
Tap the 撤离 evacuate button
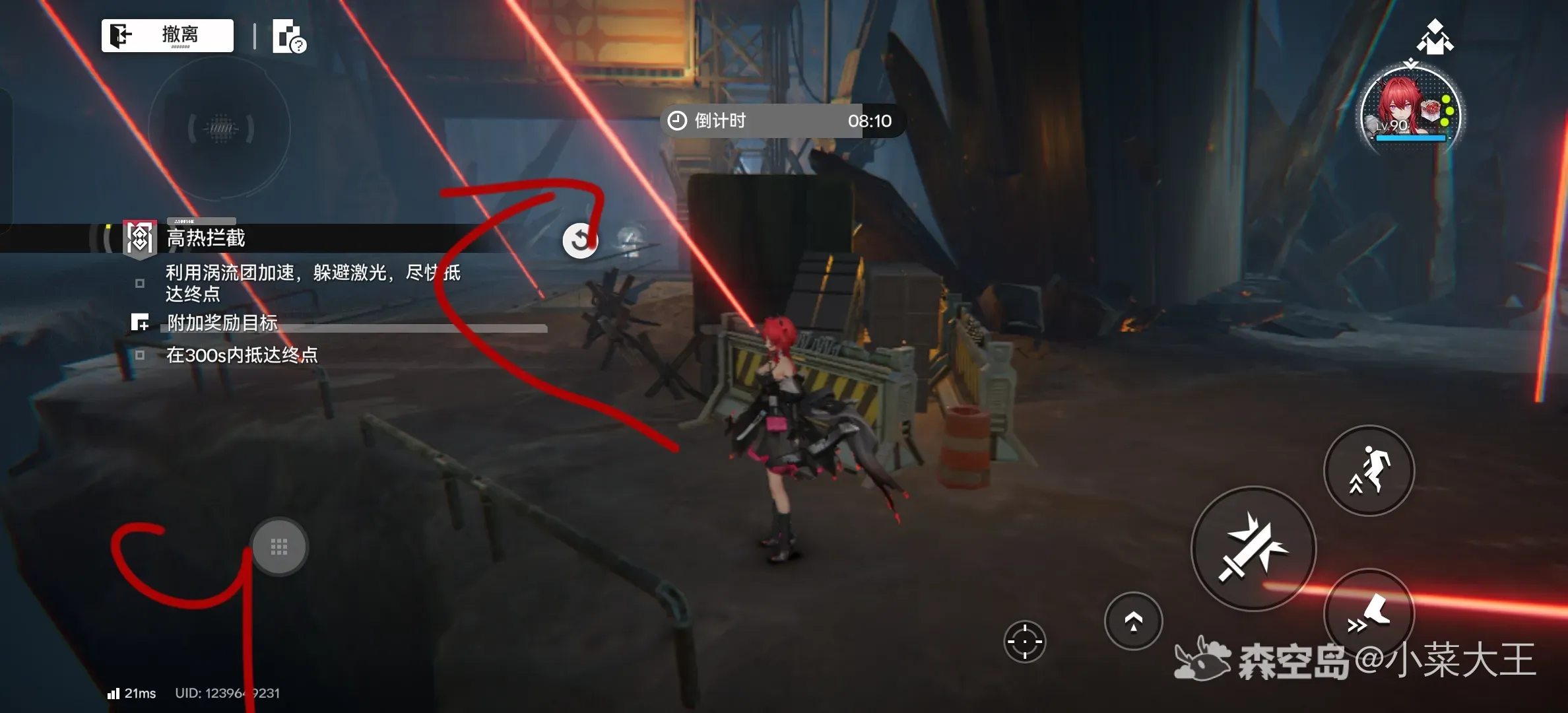coord(168,35)
